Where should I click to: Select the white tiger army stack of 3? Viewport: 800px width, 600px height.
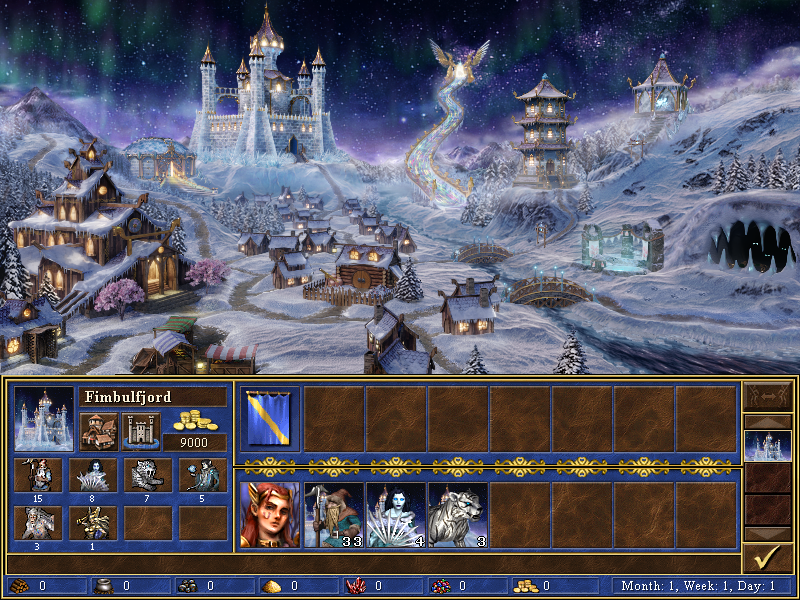click(x=458, y=515)
